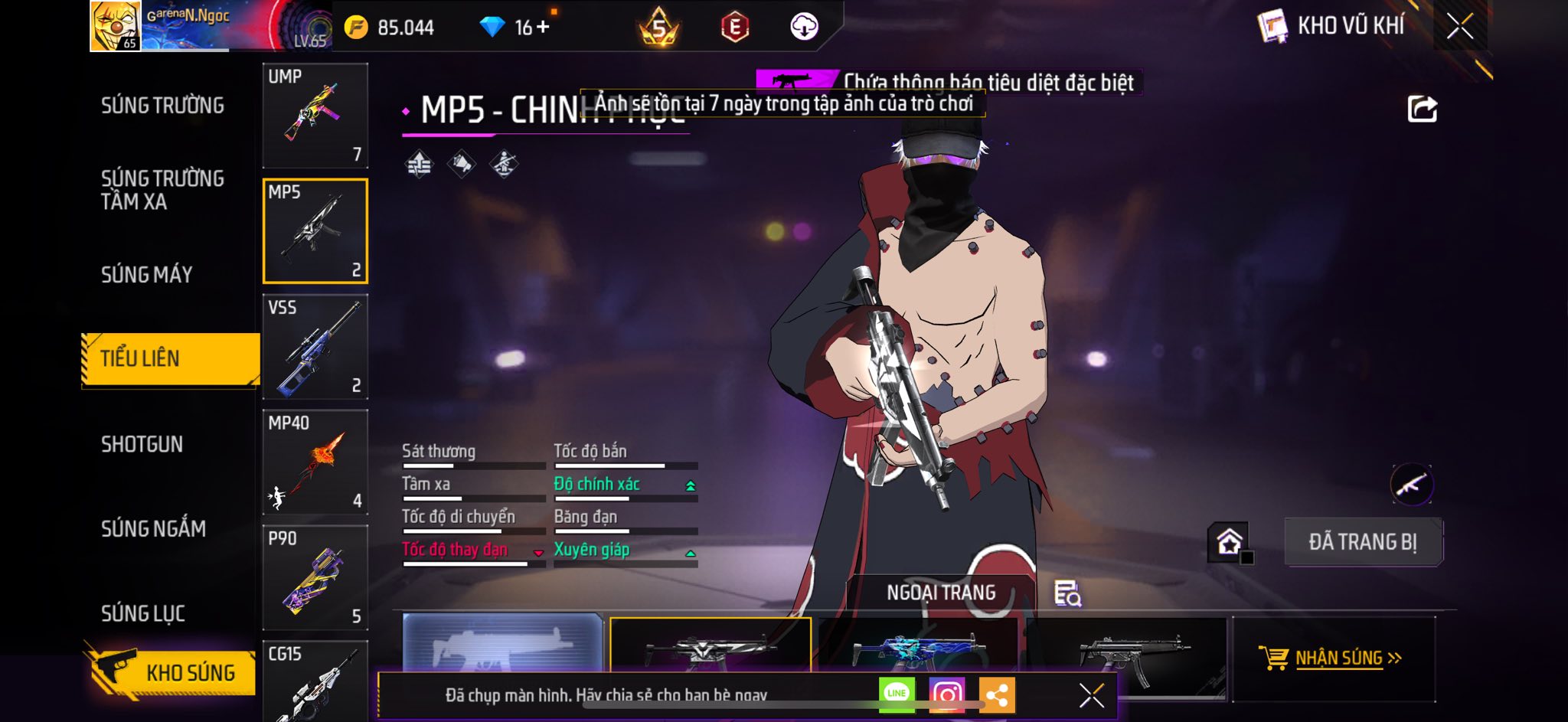Click the ĐÃ TRANG BỊ button
1568x722 pixels.
pos(1363,542)
